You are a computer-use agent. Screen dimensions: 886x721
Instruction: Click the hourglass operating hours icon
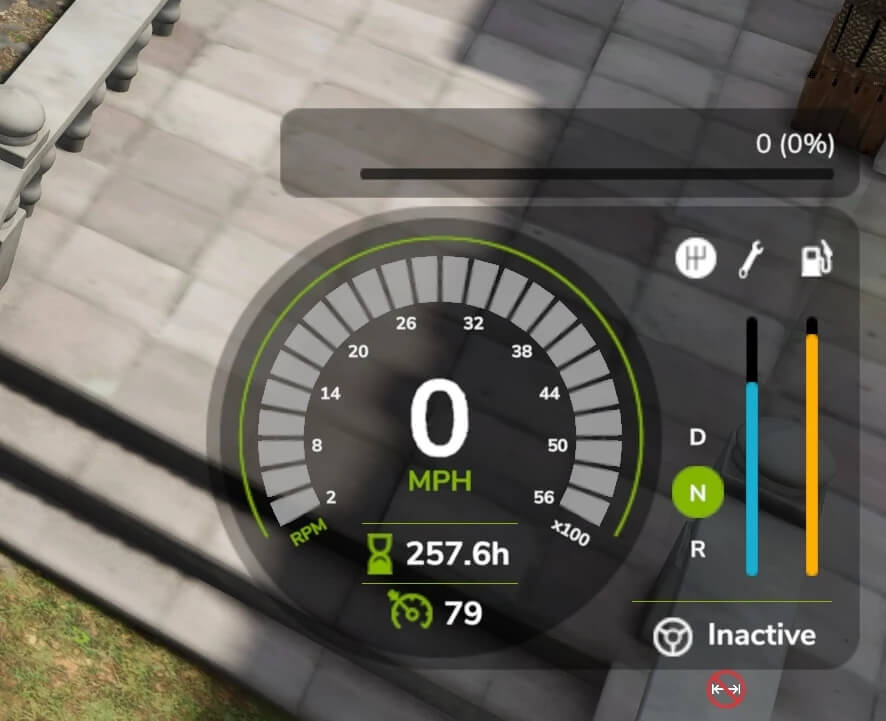(x=381, y=554)
